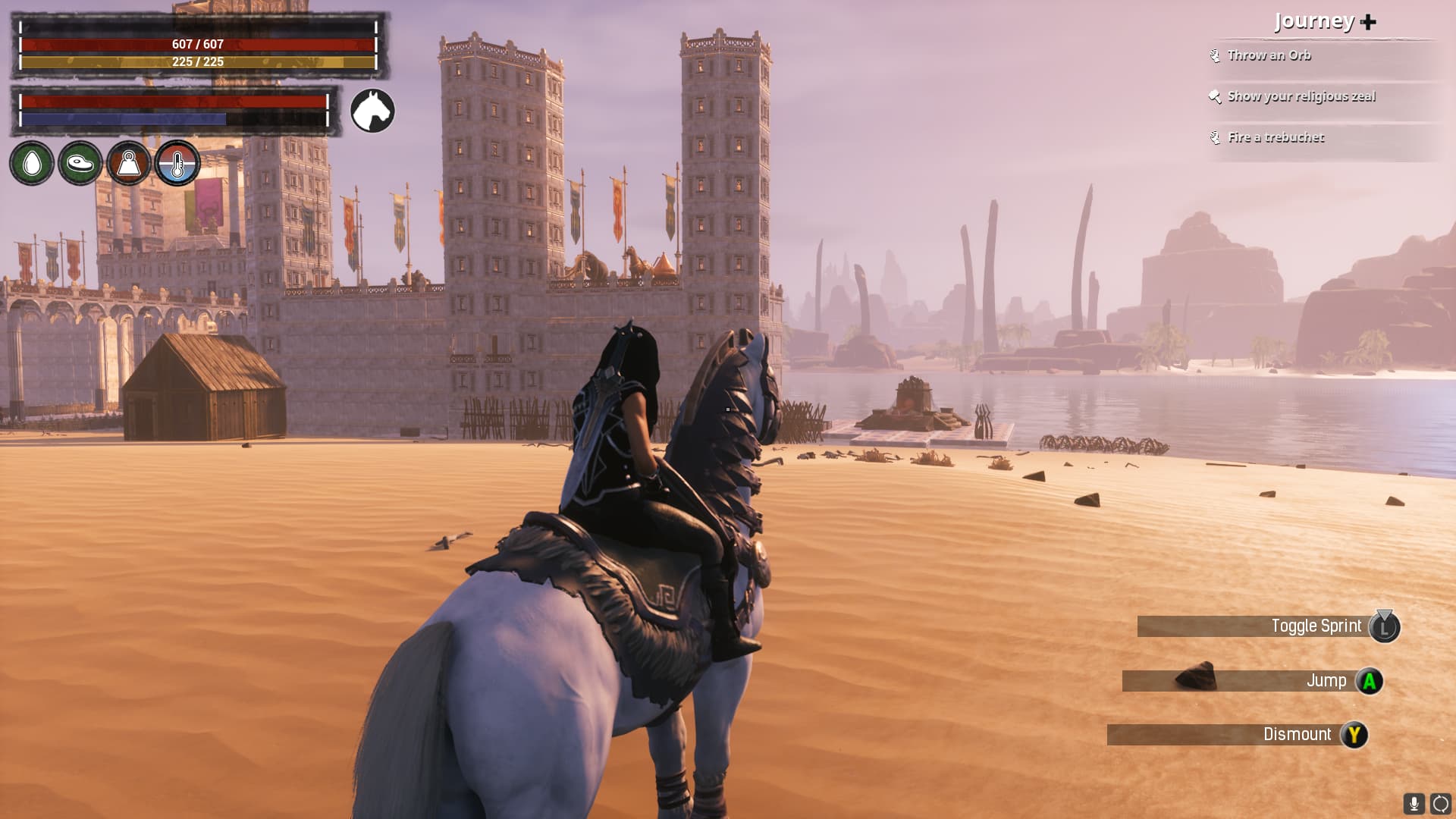Click the weight encumbrance status icon
1456x819 pixels.
pos(129,163)
